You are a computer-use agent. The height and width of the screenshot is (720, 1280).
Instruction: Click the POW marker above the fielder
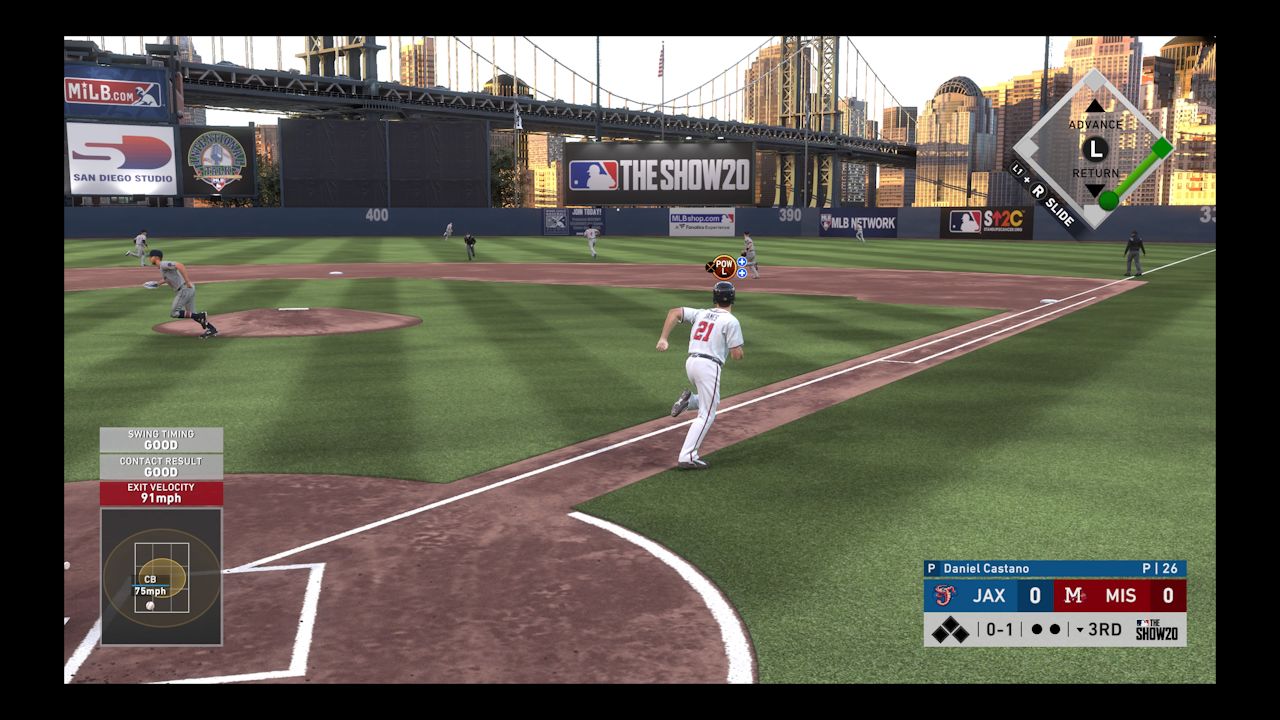pyautogui.click(x=724, y=267)
